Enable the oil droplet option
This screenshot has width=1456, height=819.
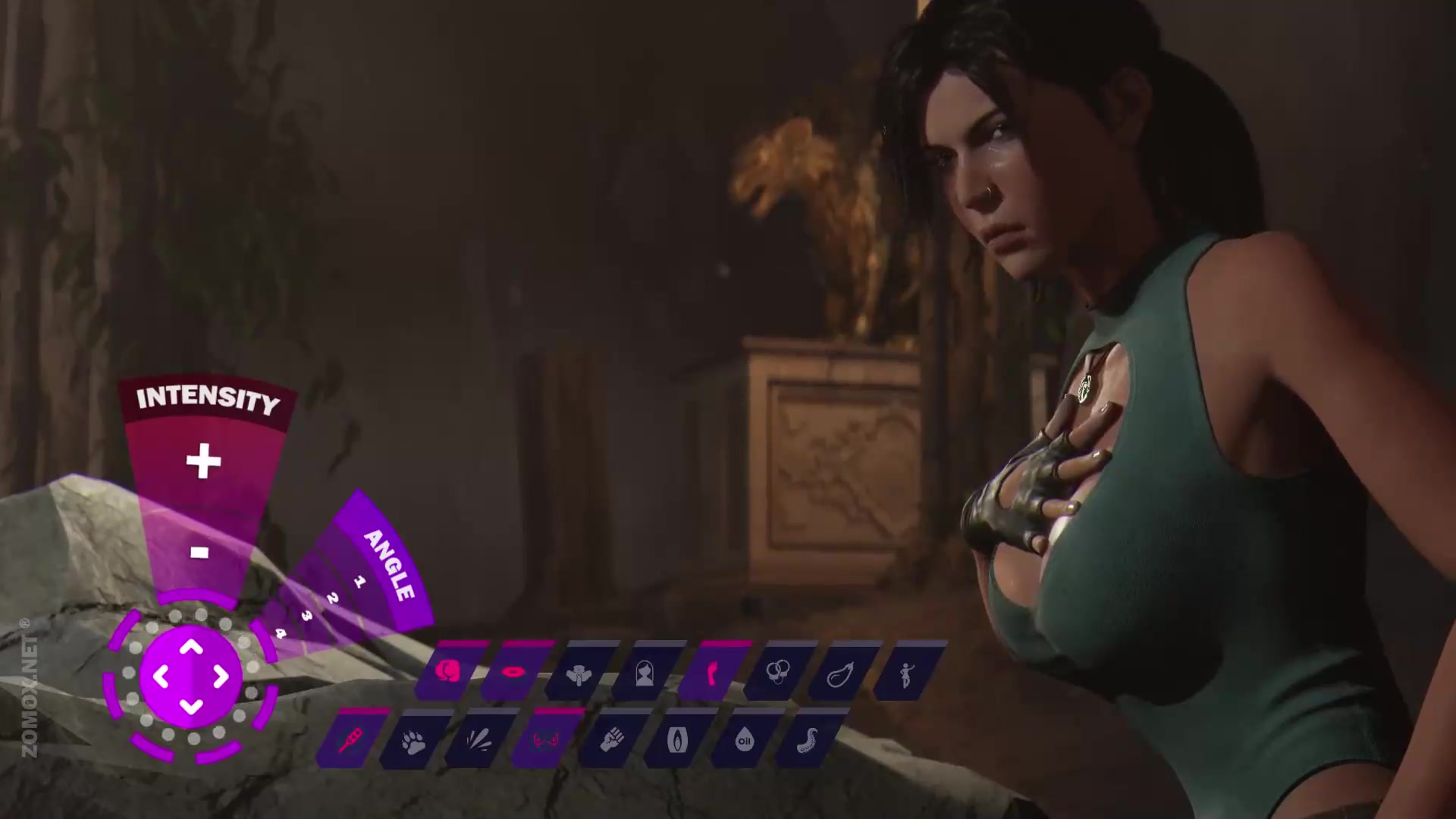744,739
